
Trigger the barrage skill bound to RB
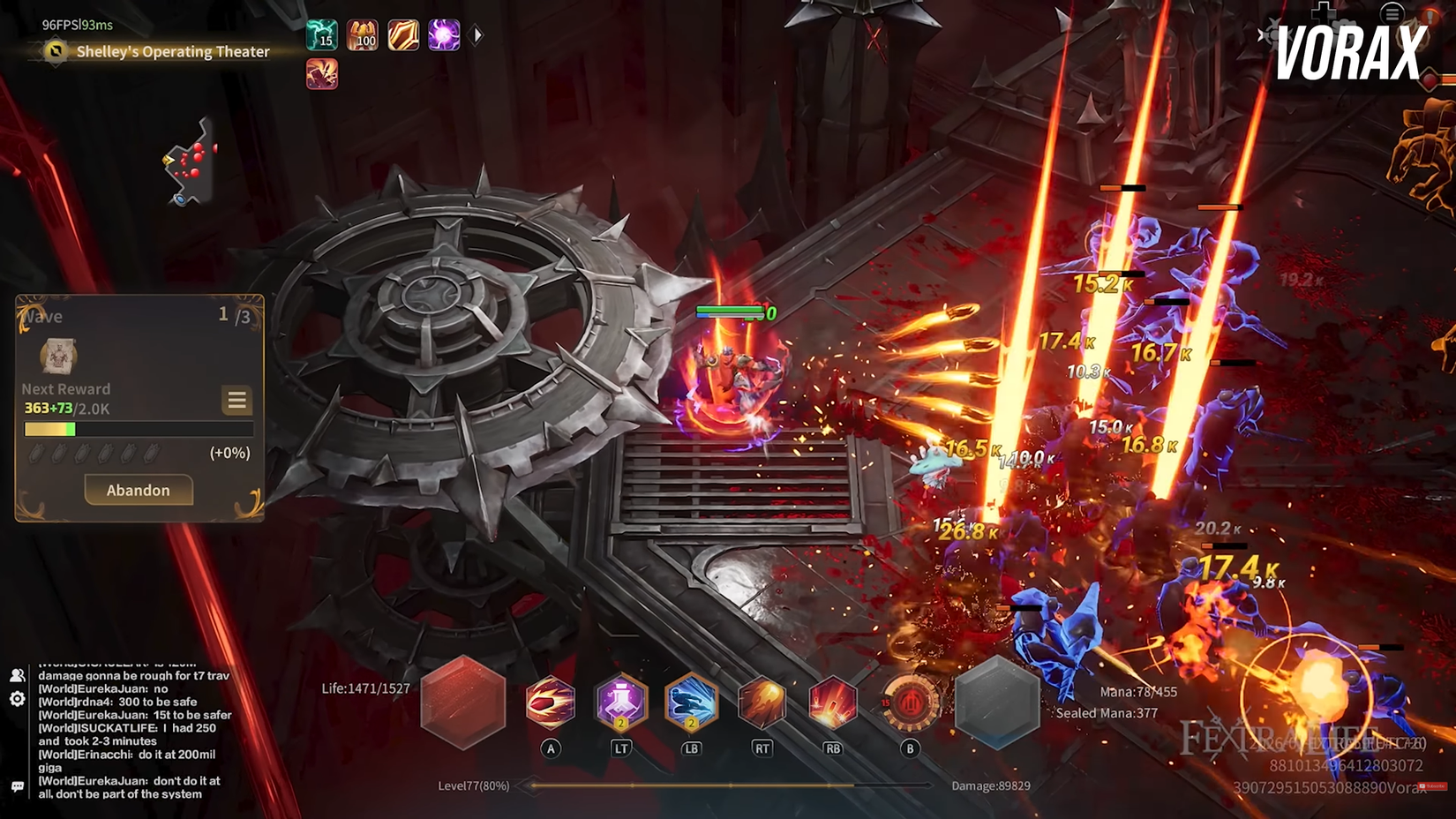(x=833, y=702)
